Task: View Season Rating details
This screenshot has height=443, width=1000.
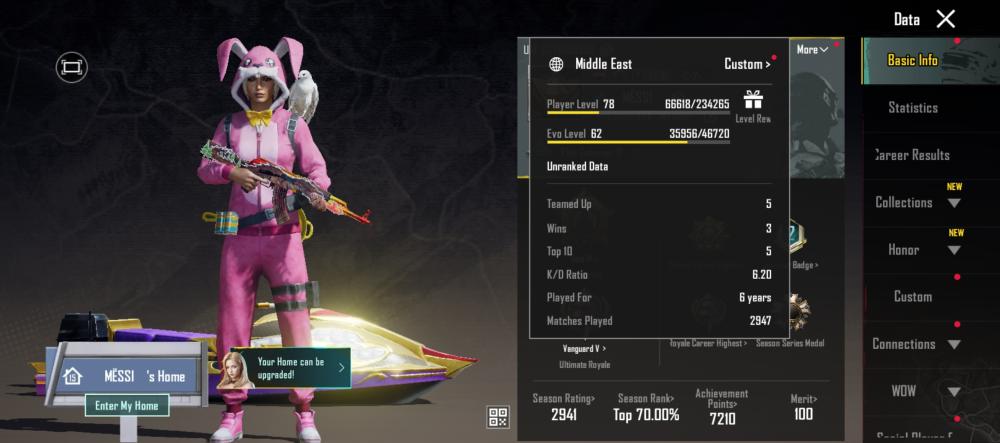Action: pos(564,407)
